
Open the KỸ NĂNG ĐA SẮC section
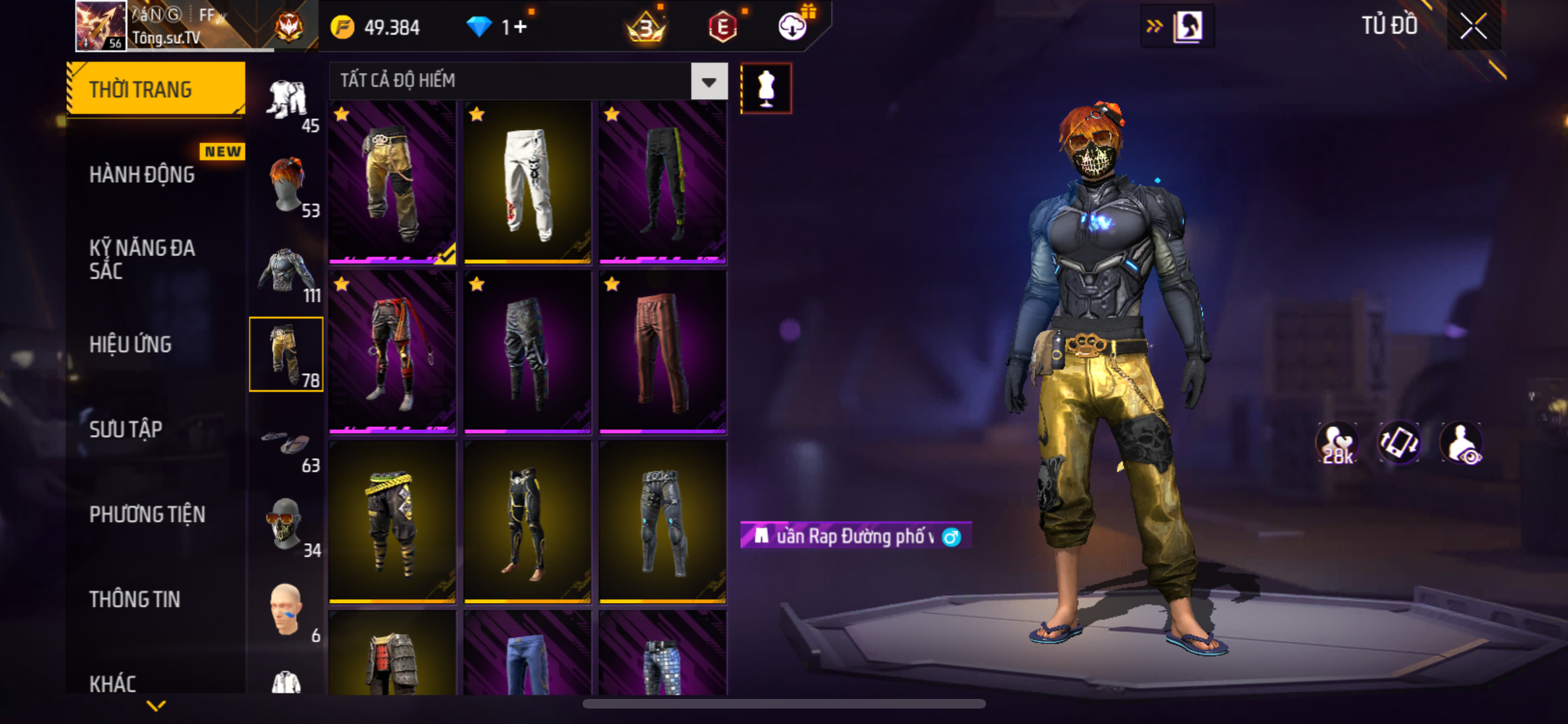coord(142,259)
